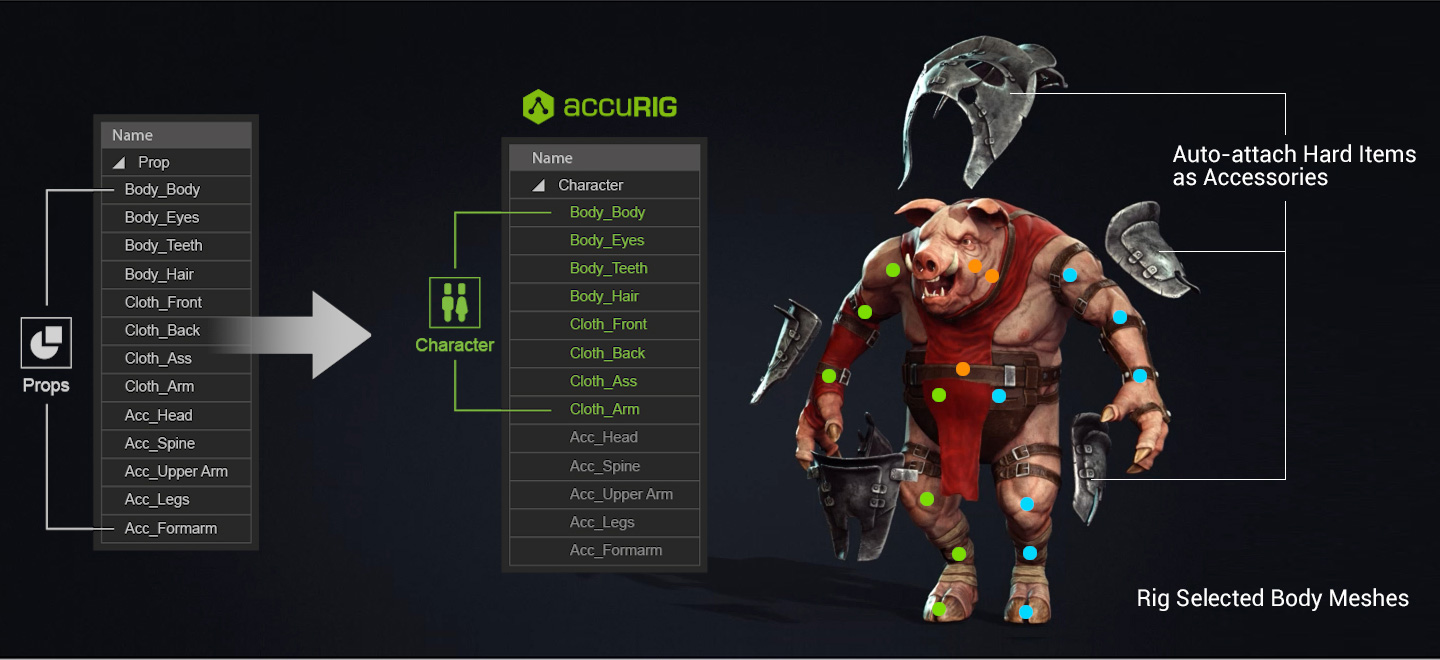The height and width of the screenshot is (660, 1440).
Task: Click the white Props type icon
Action: [46, 345]
